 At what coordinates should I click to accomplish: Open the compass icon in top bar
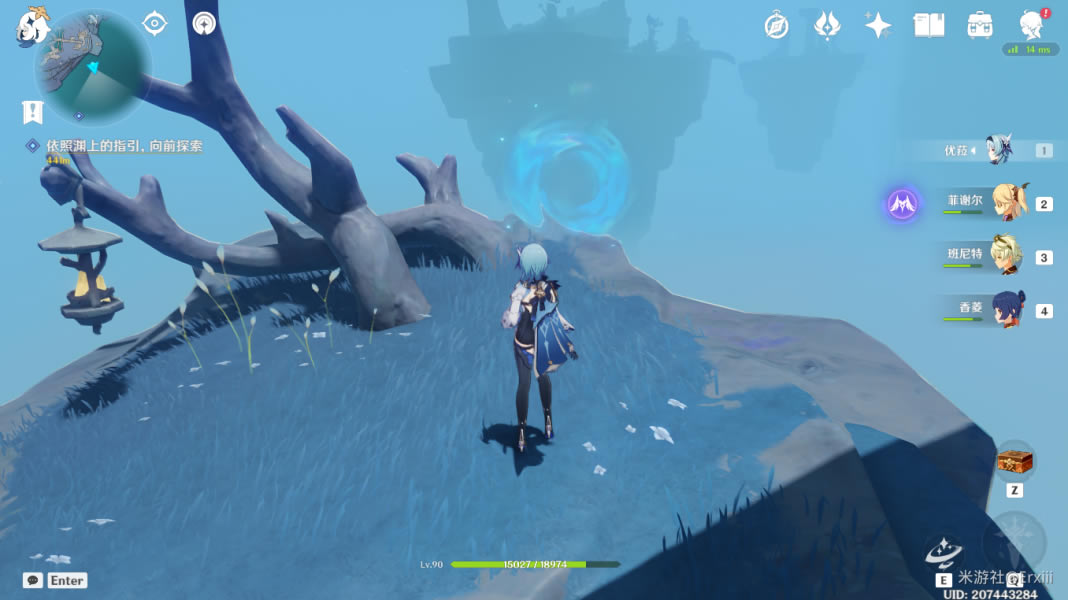pos(777,26)
